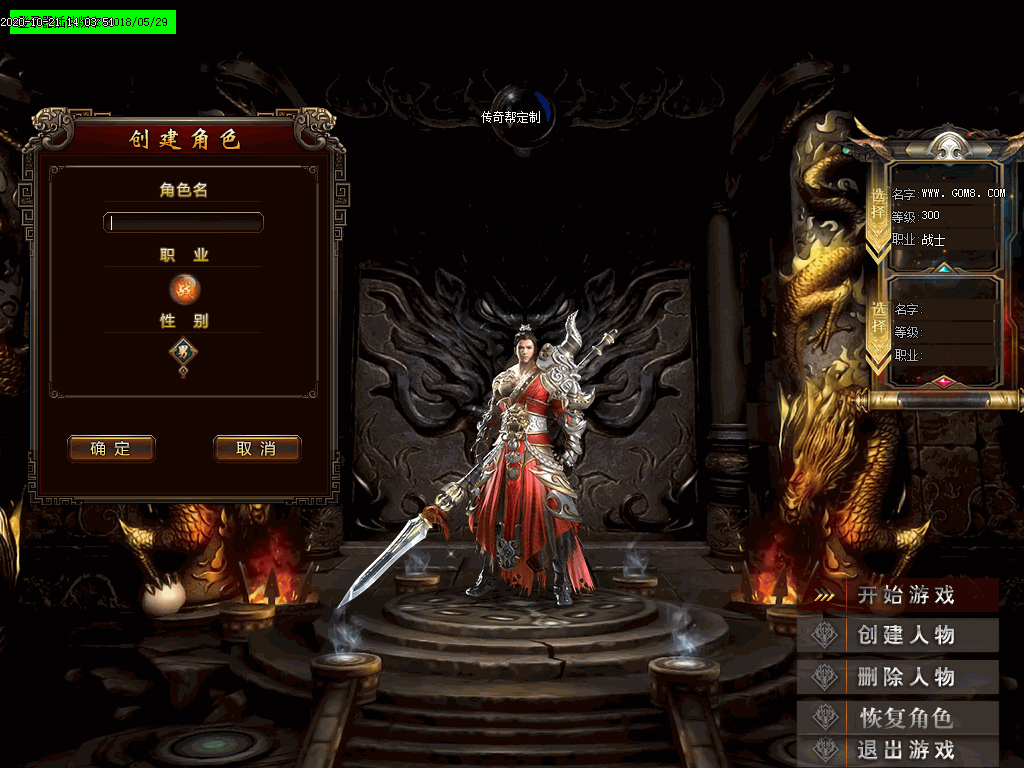Confirm character creation with 确定

tap(111, 449)
